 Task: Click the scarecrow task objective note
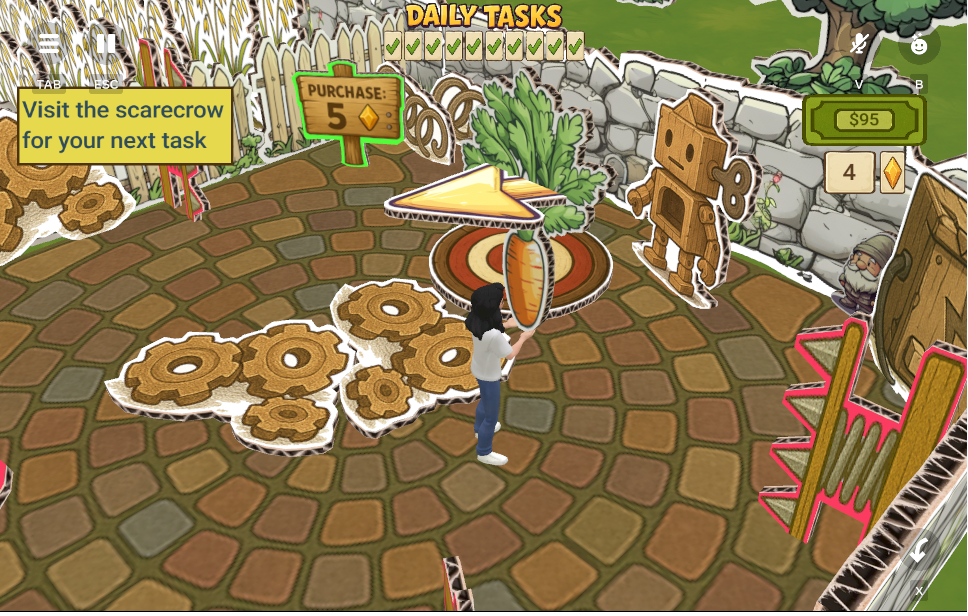point(125,126)
